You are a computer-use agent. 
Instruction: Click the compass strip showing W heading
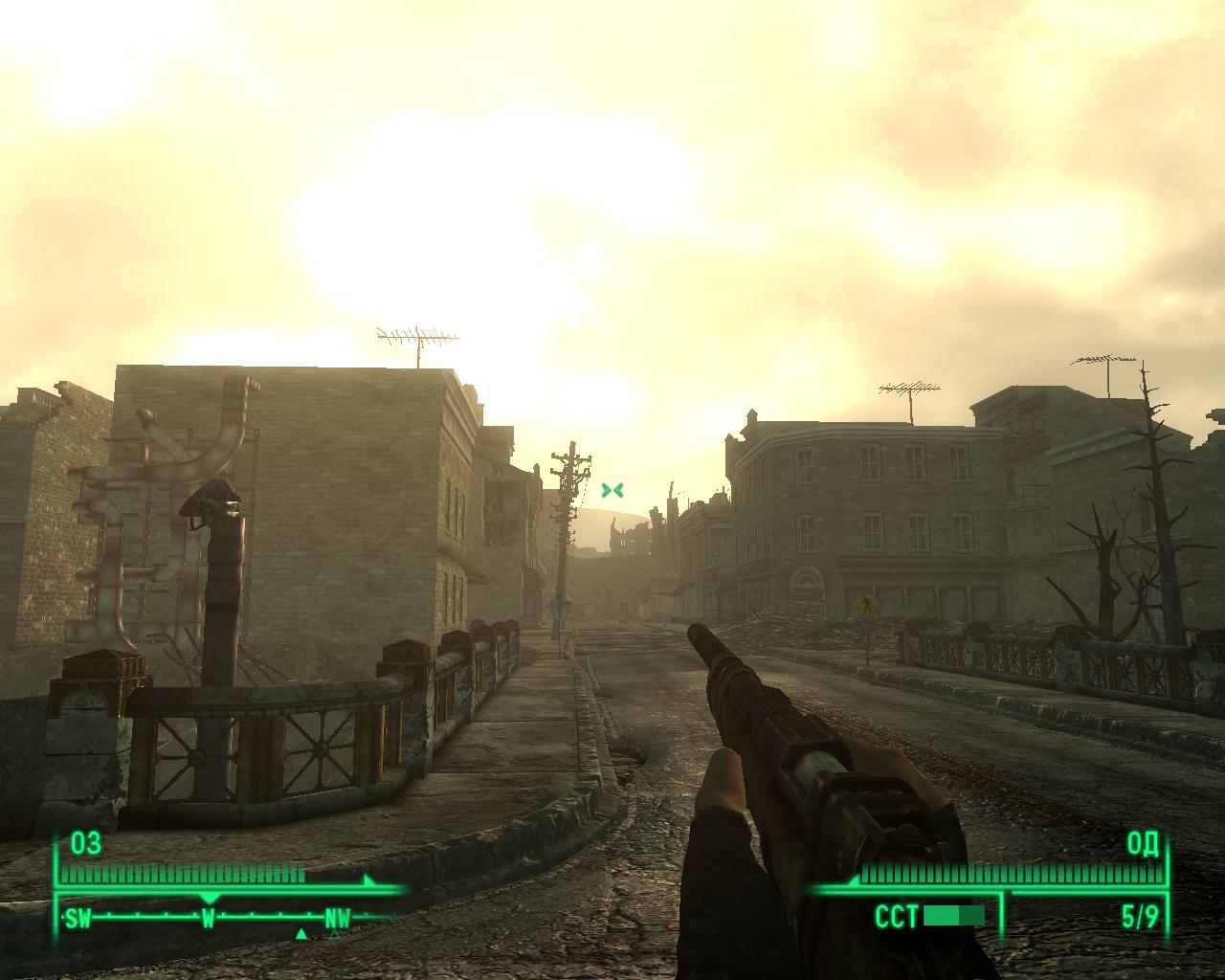click(208, 918)
